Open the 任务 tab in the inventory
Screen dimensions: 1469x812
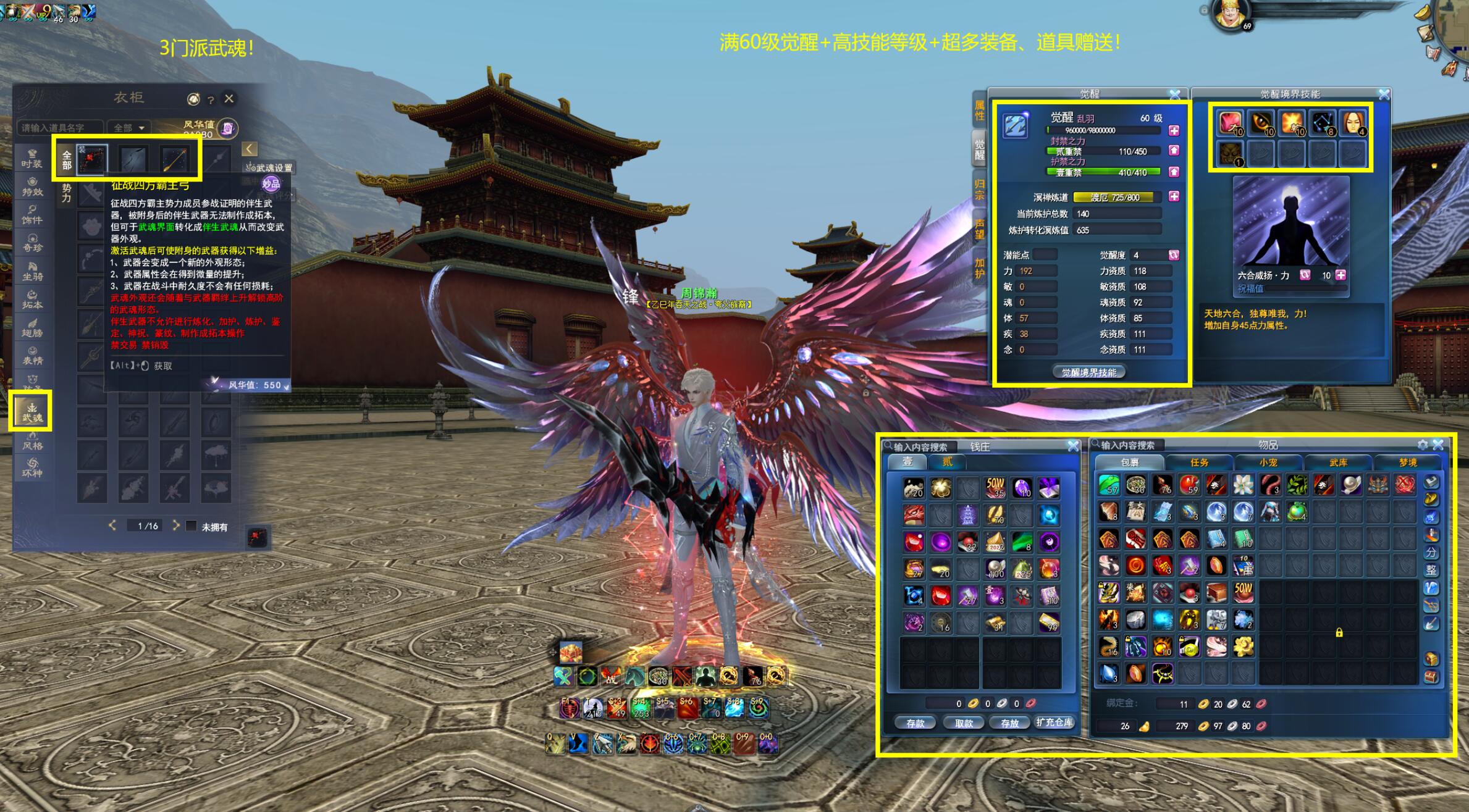[1199, 463]
